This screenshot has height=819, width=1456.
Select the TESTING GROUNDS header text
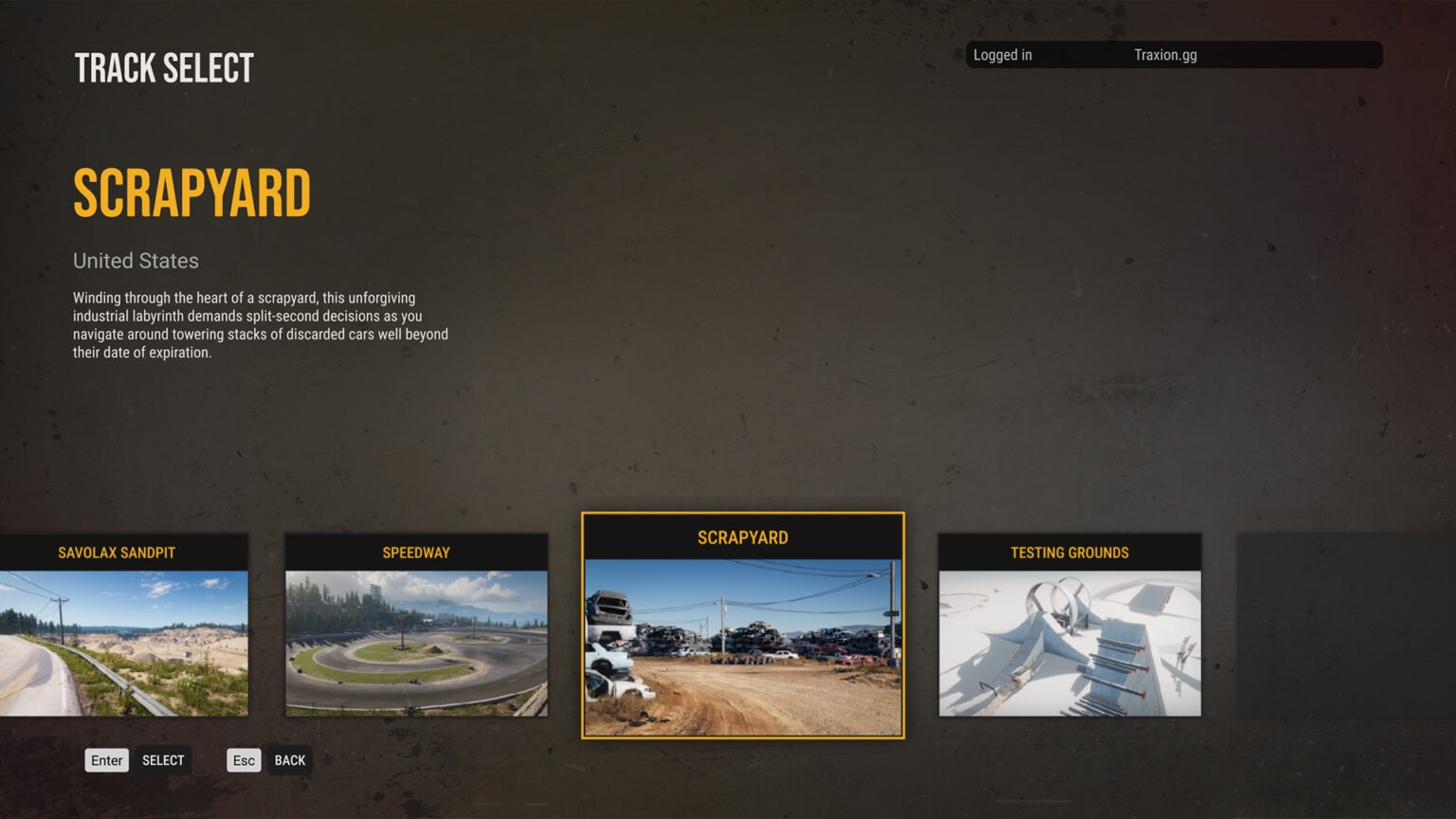click(x=1068, y=552)
